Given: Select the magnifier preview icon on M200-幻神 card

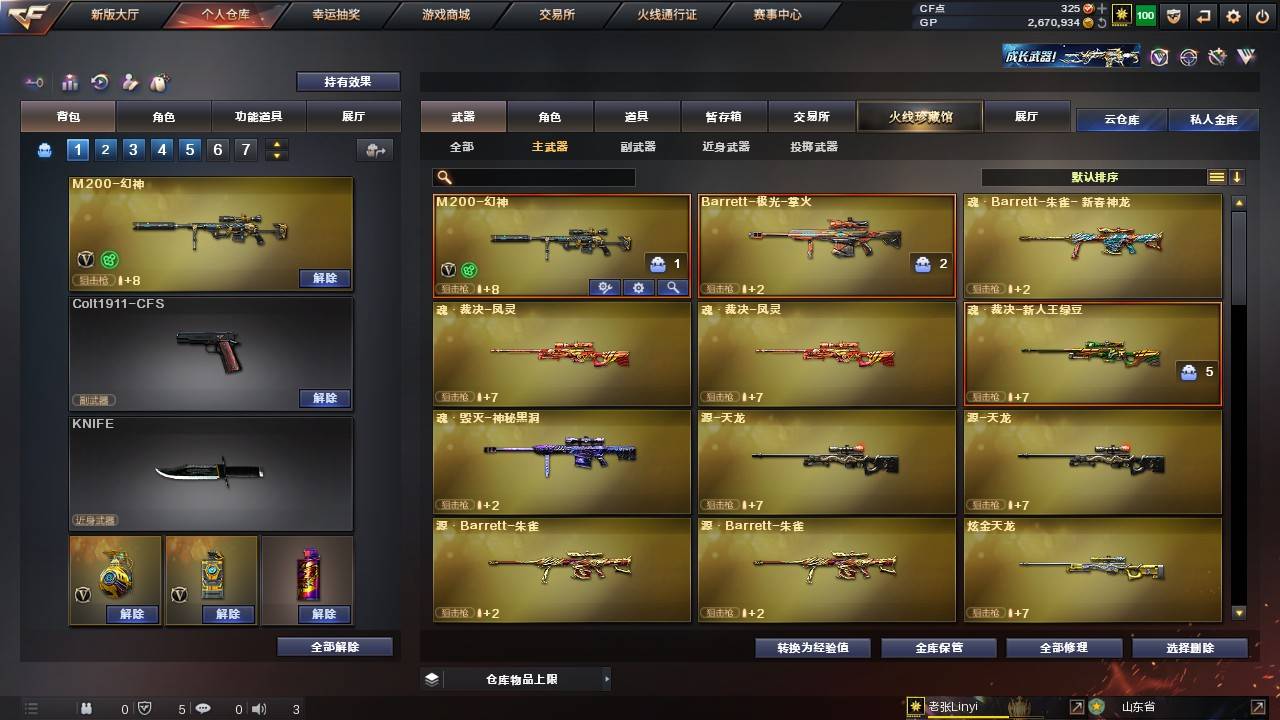Looking at the screenshot, I should pos(673,287).
